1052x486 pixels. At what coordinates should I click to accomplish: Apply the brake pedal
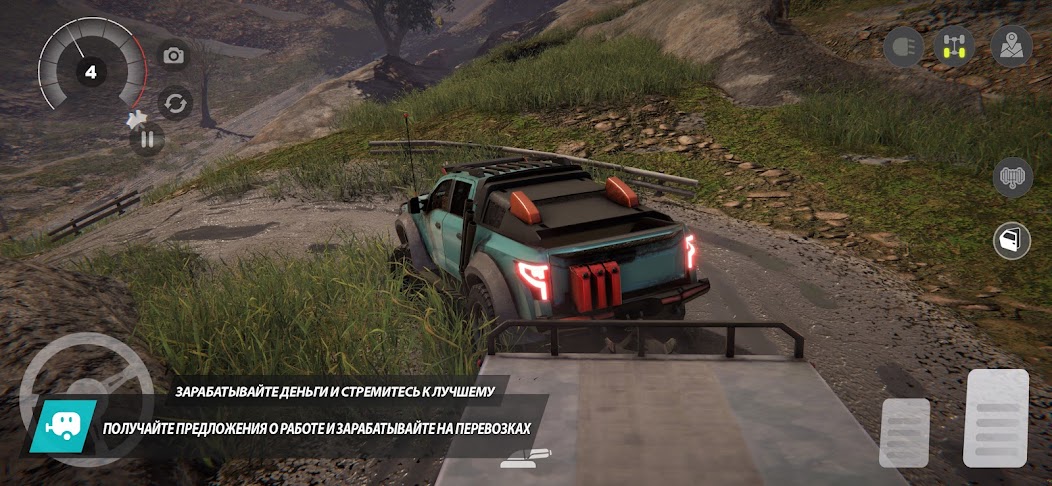pos(904,432)
